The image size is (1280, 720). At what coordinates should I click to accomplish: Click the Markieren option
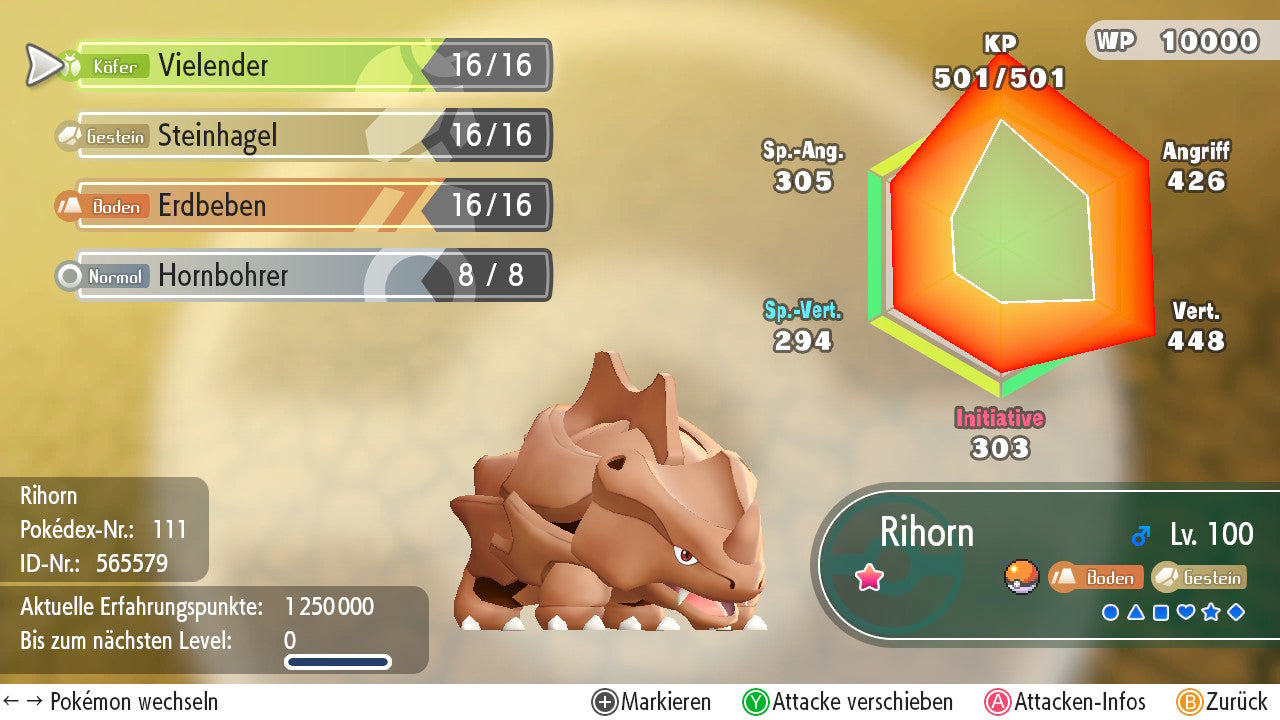pos(652,702)
